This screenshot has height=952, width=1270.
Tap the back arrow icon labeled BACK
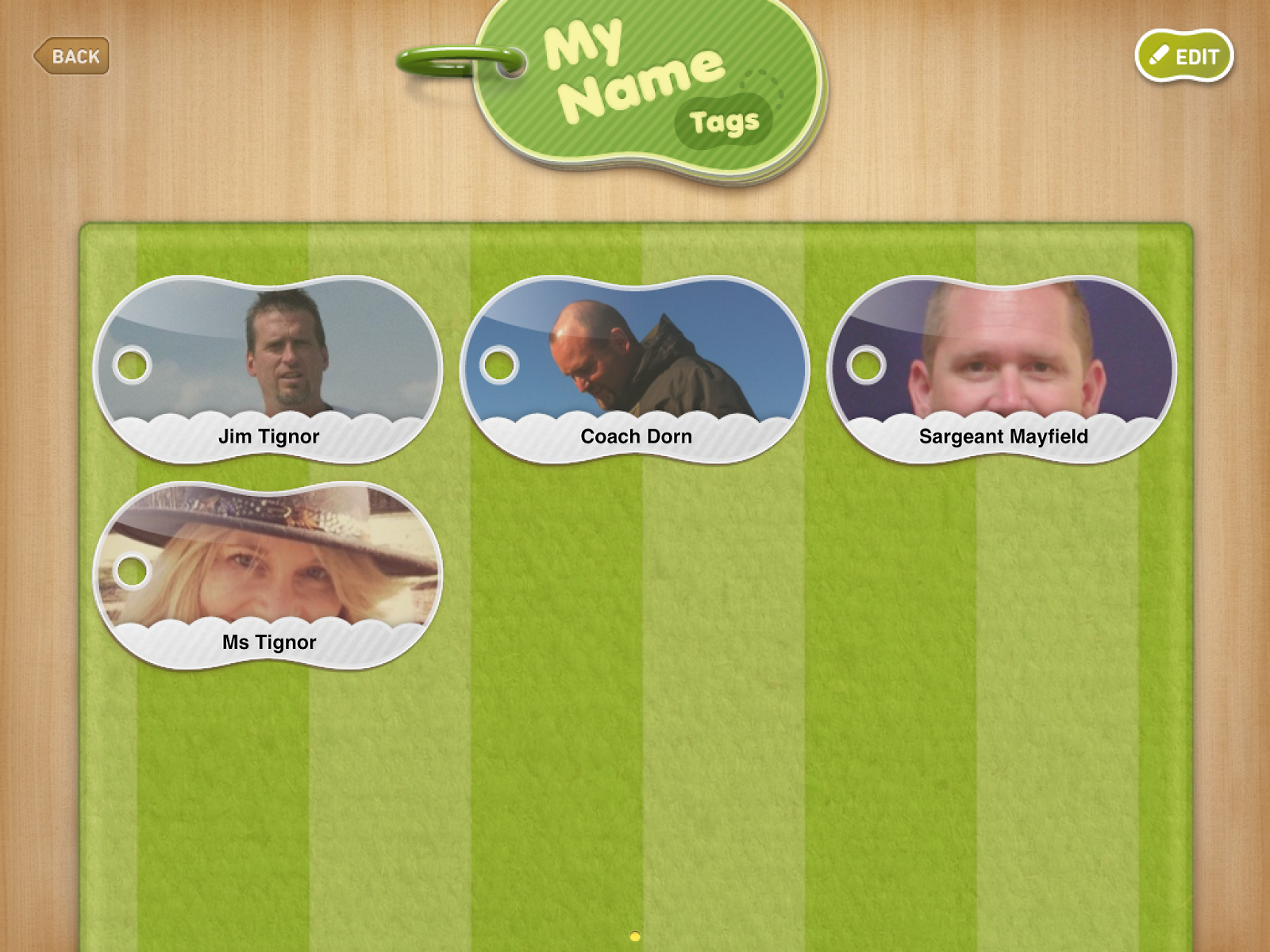pyautogui.click(x=42, y=56)
